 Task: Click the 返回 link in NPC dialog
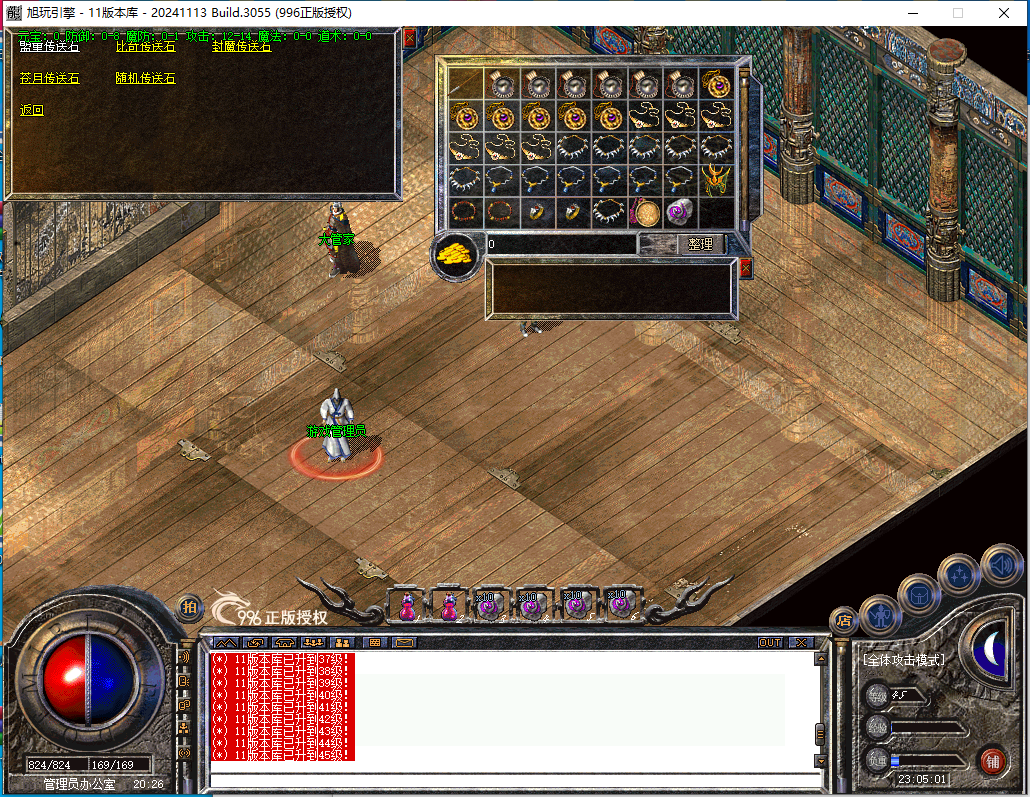pos(32,110)
